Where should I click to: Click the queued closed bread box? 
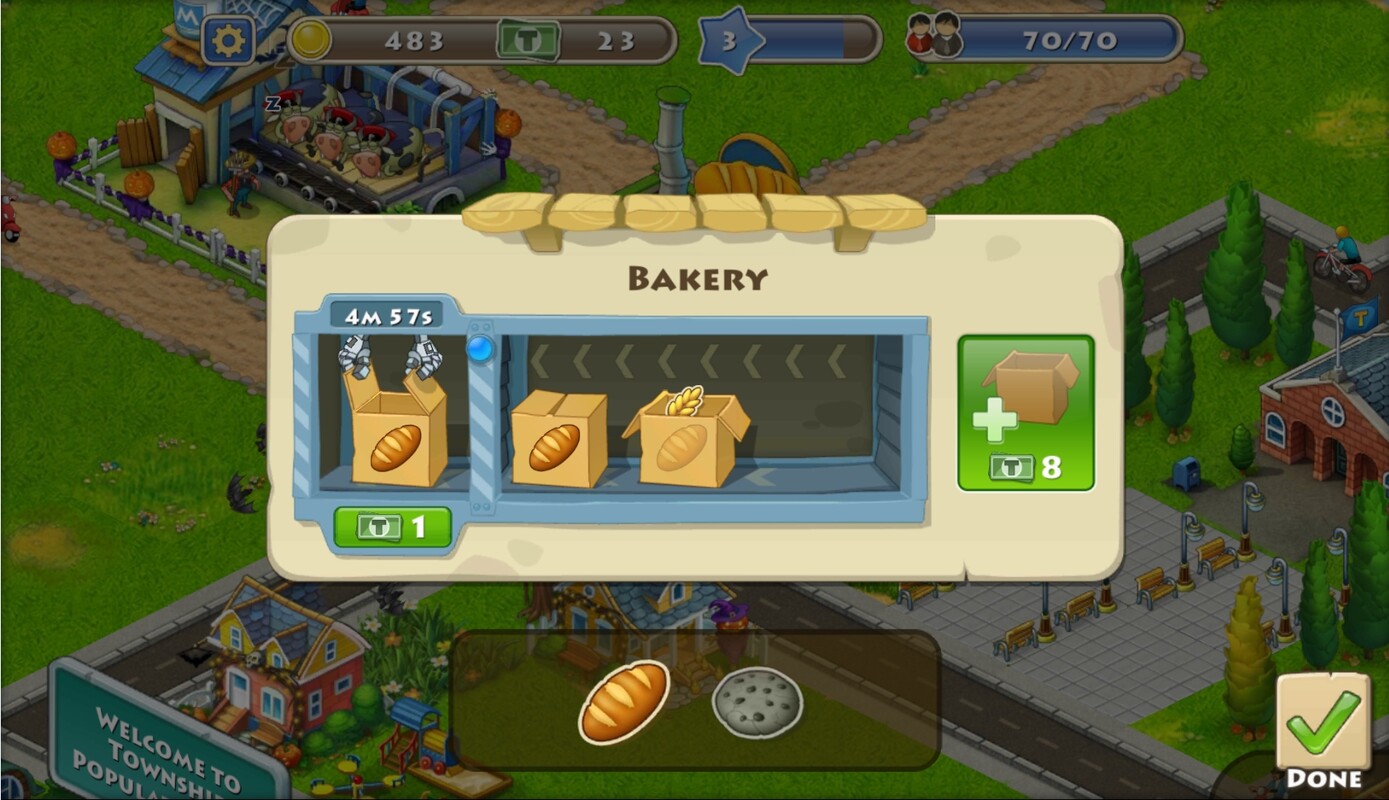[x=557, y=438]
